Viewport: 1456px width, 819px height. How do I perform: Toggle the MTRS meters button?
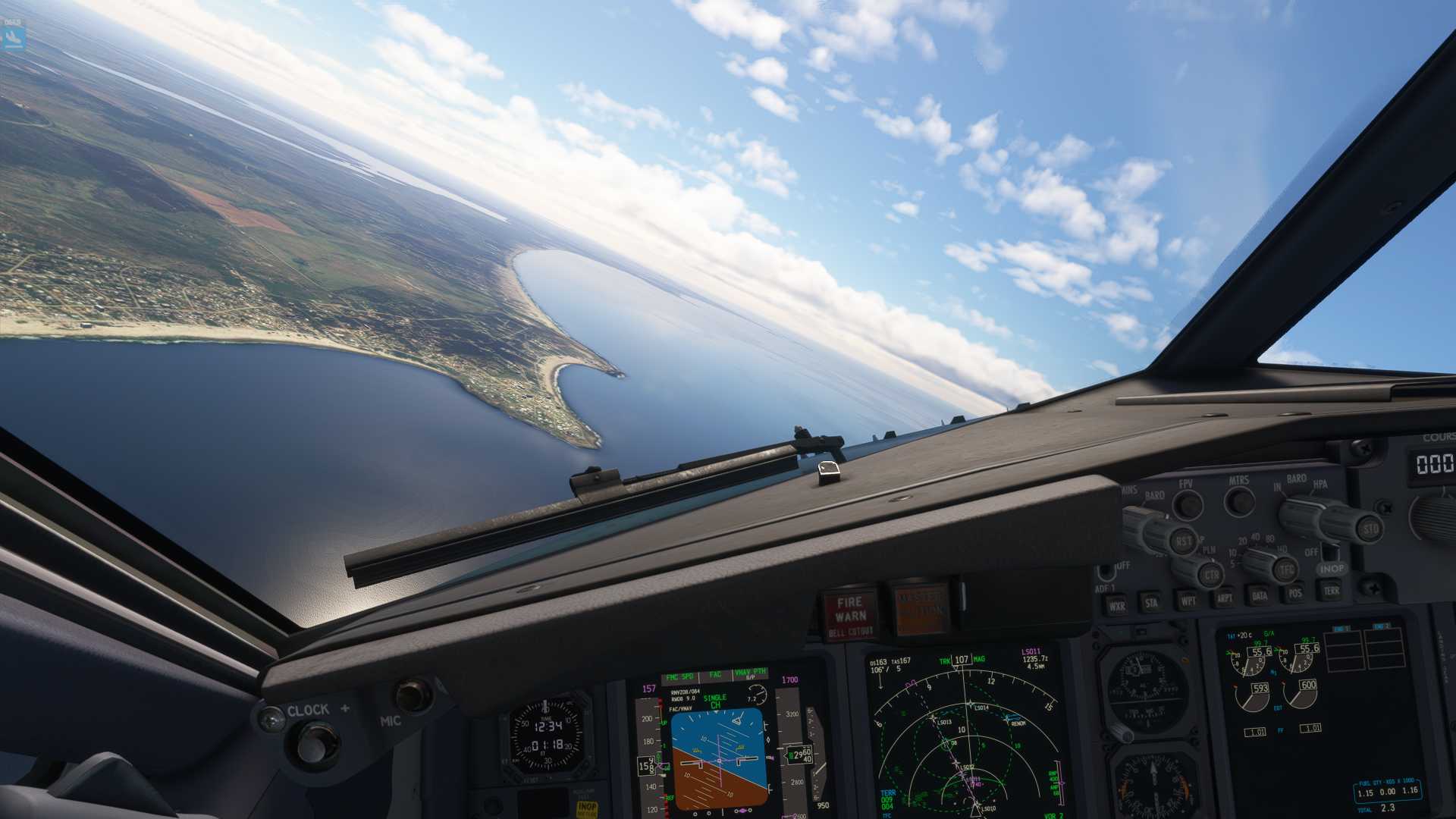[x=1240, y=500]
